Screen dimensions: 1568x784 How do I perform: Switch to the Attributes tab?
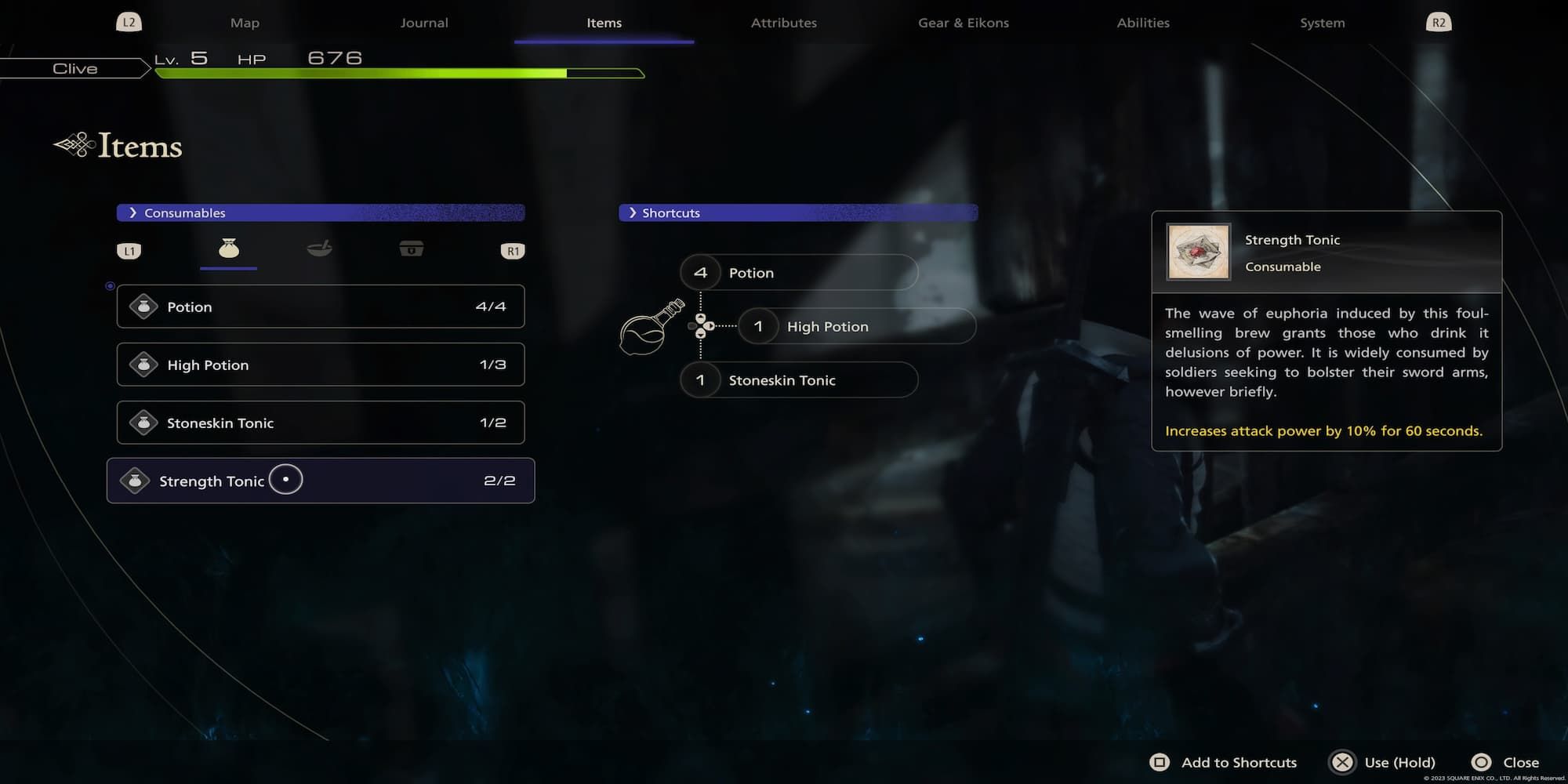click(783, 22)
